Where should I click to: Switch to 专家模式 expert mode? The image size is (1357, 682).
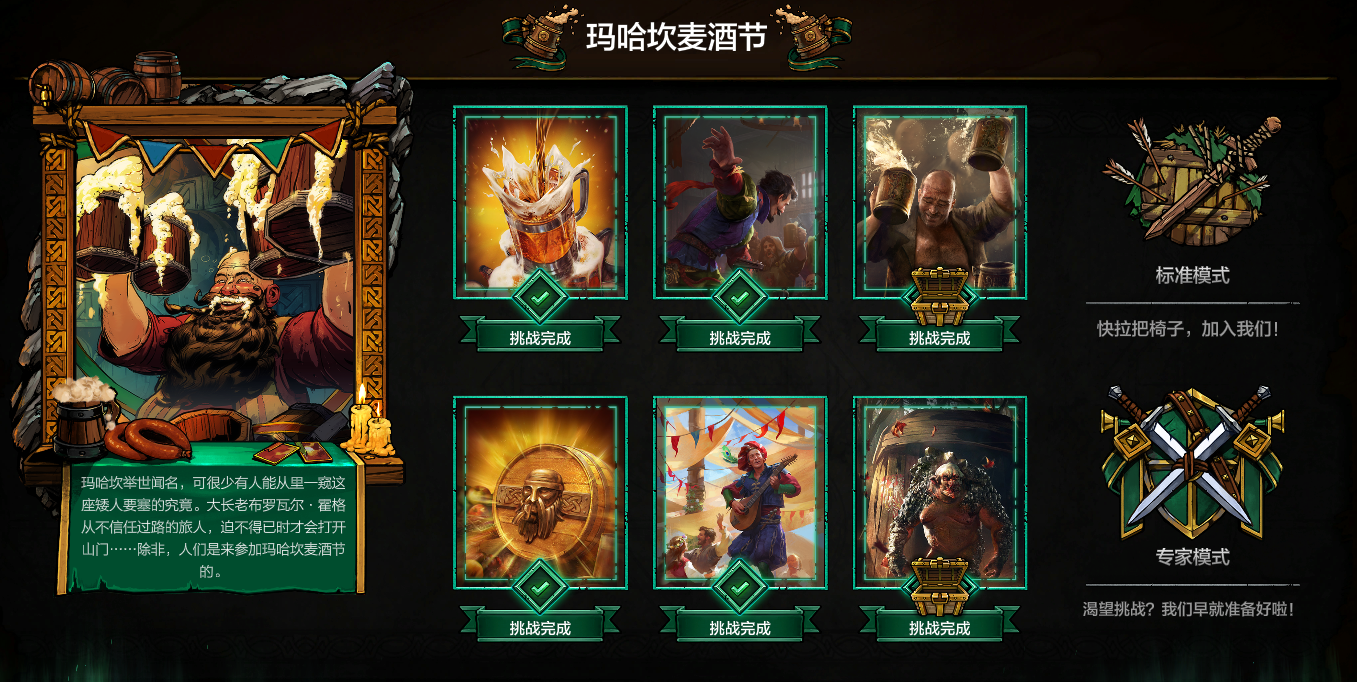pyautogui.click(x=1192, y=470)
